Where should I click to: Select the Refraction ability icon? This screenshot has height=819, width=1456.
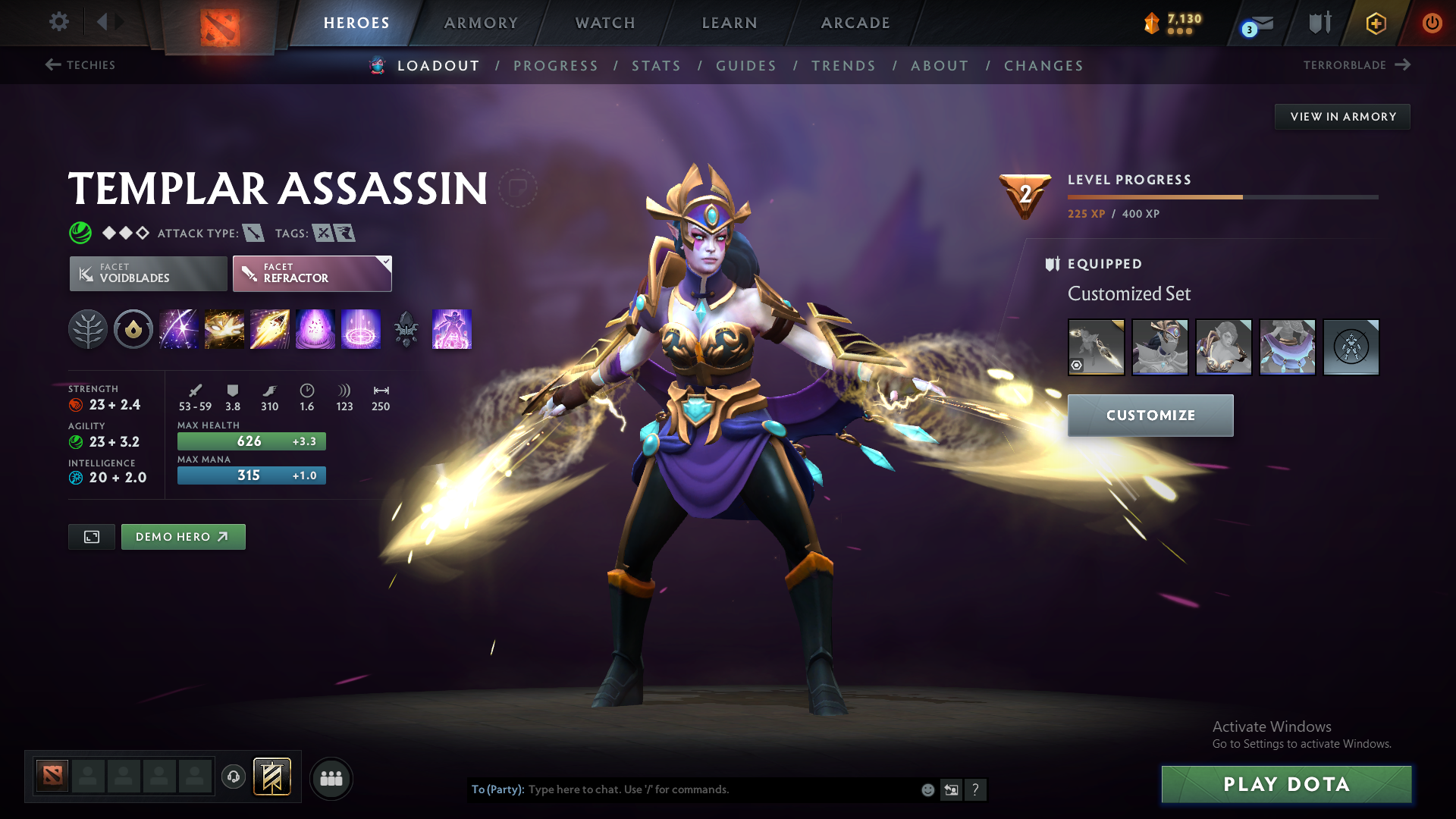click(179, 329)
